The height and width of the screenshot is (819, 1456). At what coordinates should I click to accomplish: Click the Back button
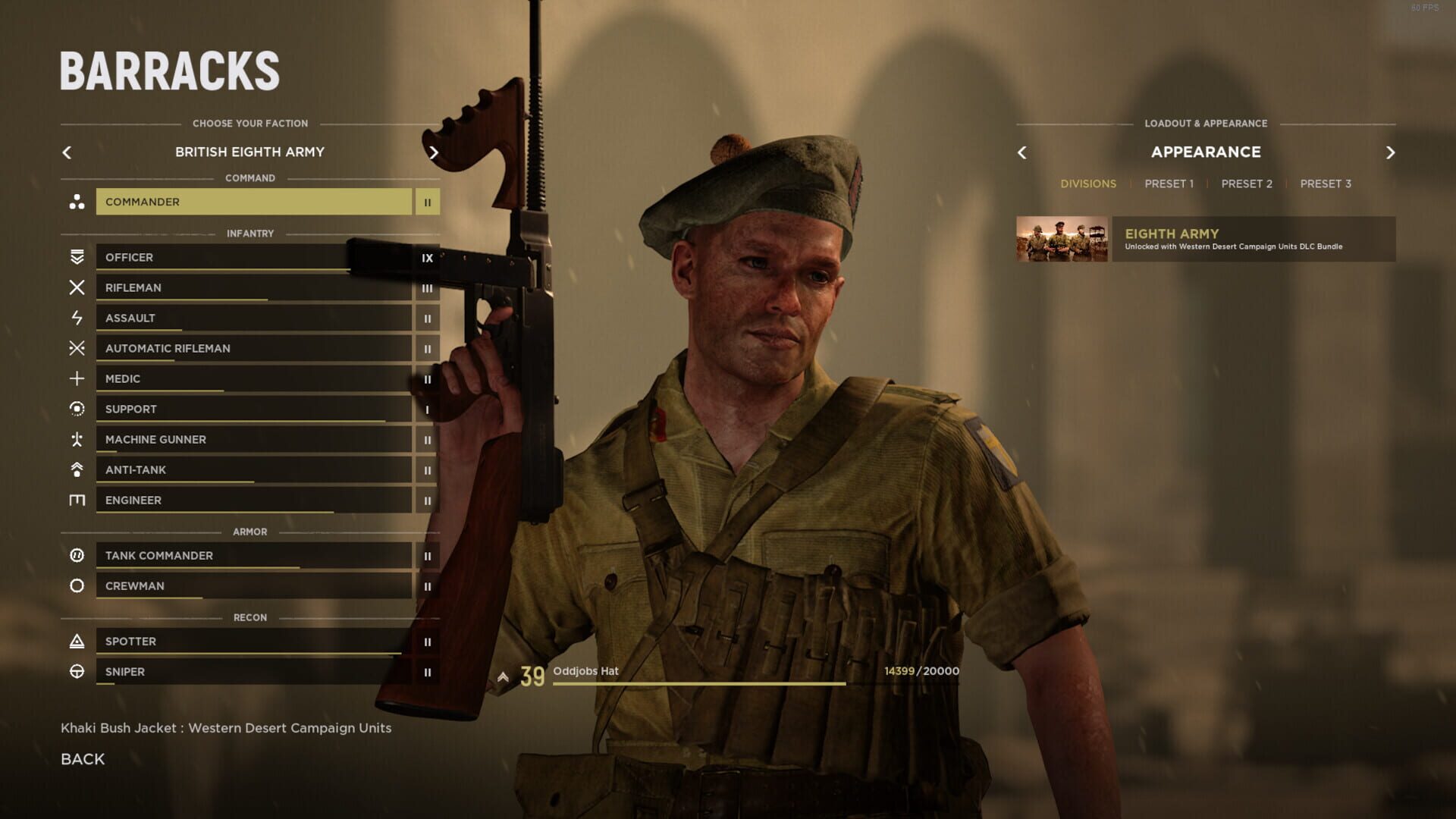(82, 758)
